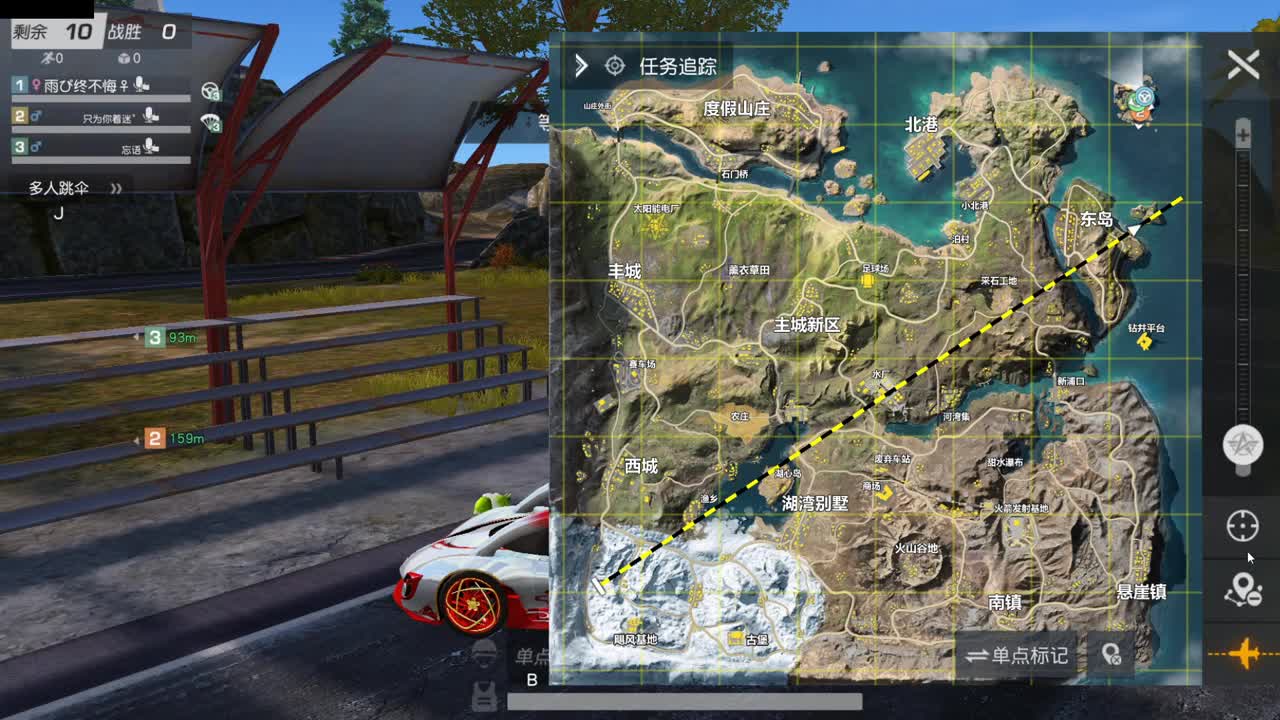
Task: Close the map view with the X
Action: [1242, 63]
